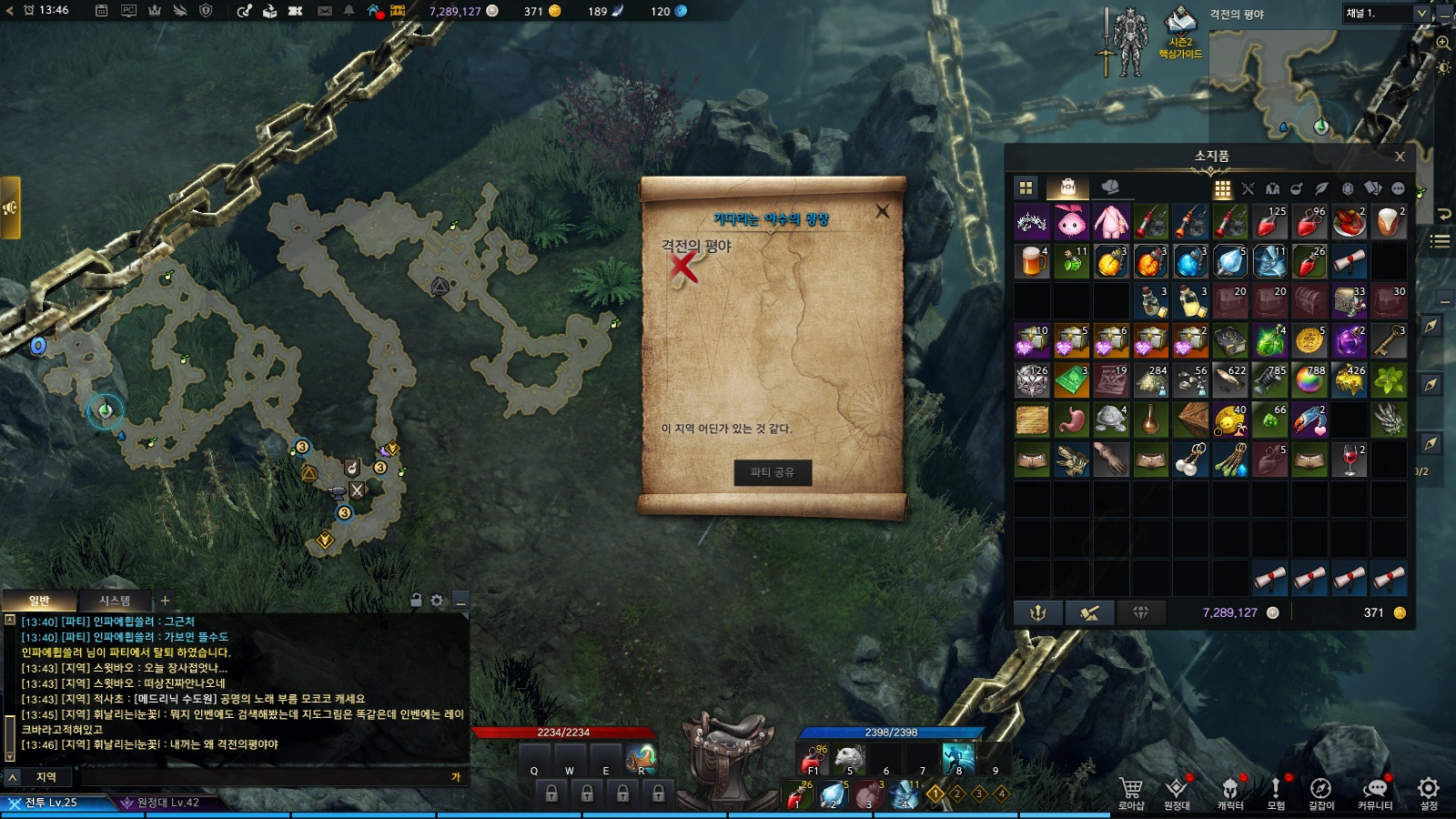Open the 모험 adventure menu

[x=1276, y=792]
